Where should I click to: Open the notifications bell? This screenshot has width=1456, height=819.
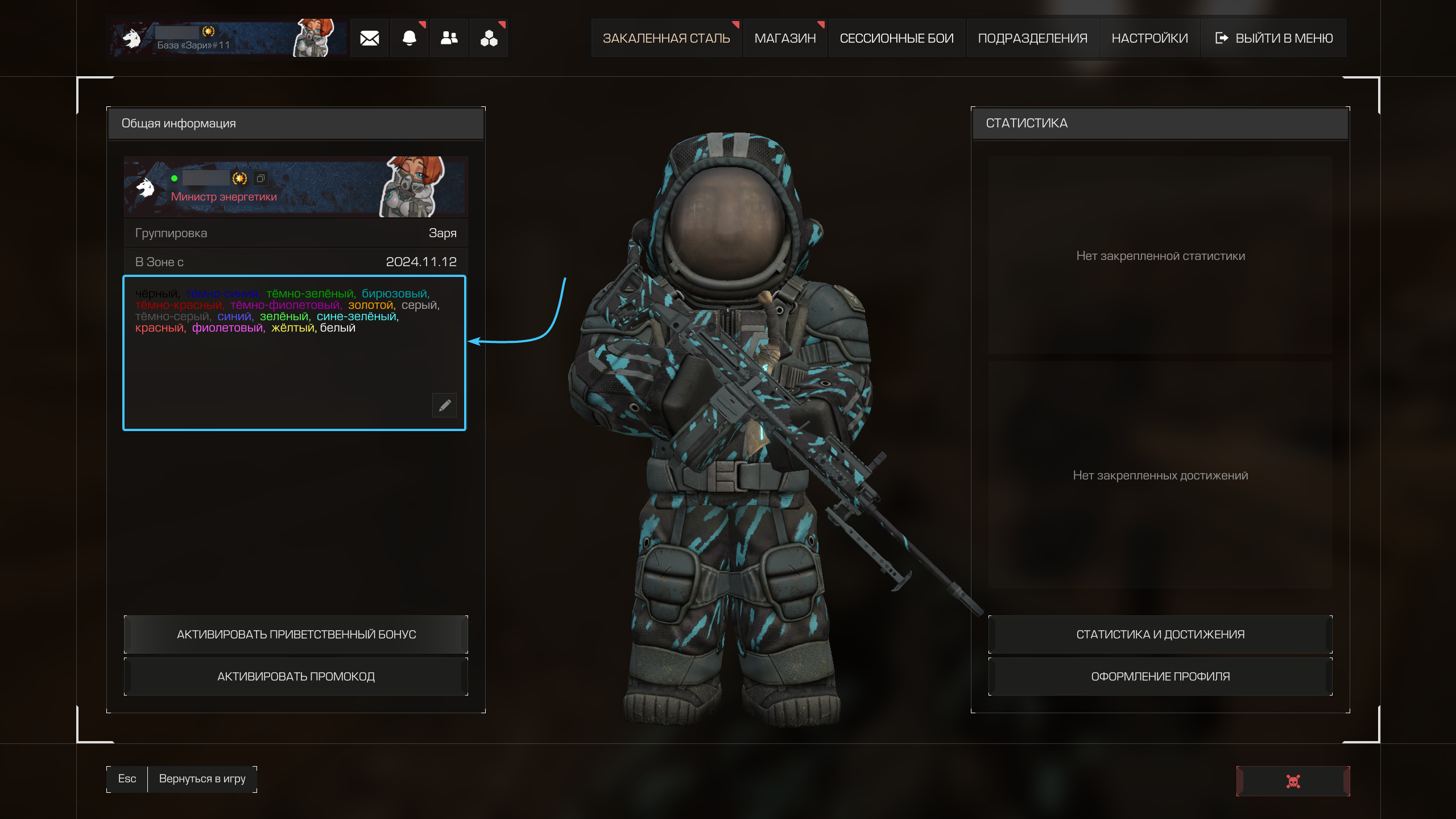click(409, 38)
